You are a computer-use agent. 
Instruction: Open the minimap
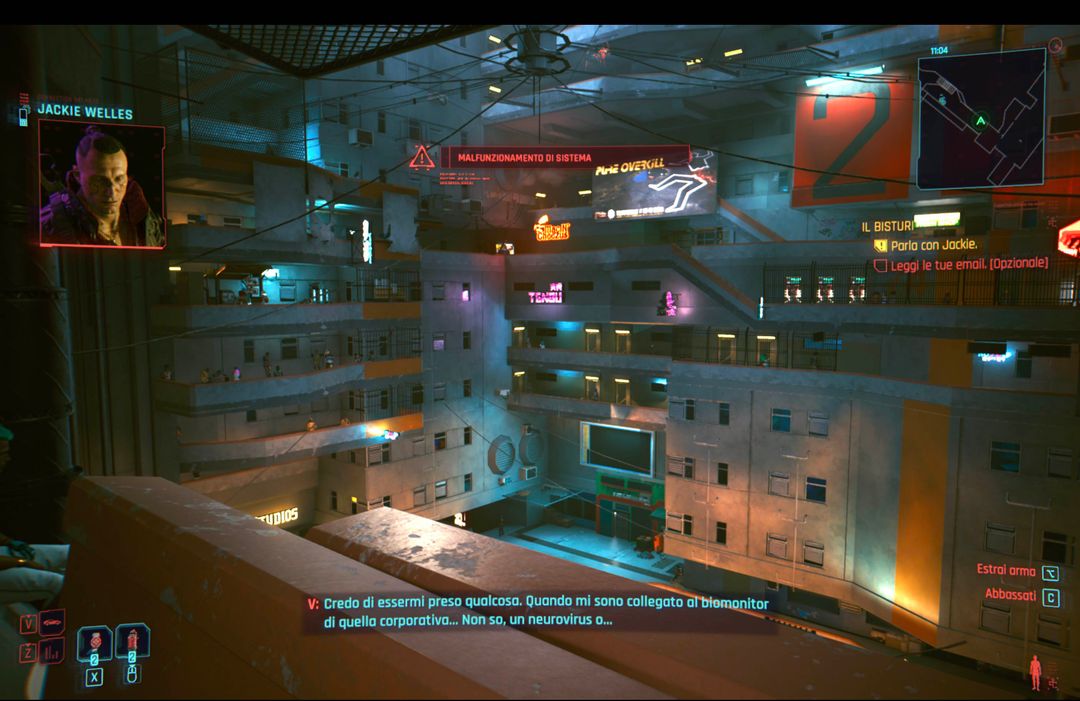[980, 118]
